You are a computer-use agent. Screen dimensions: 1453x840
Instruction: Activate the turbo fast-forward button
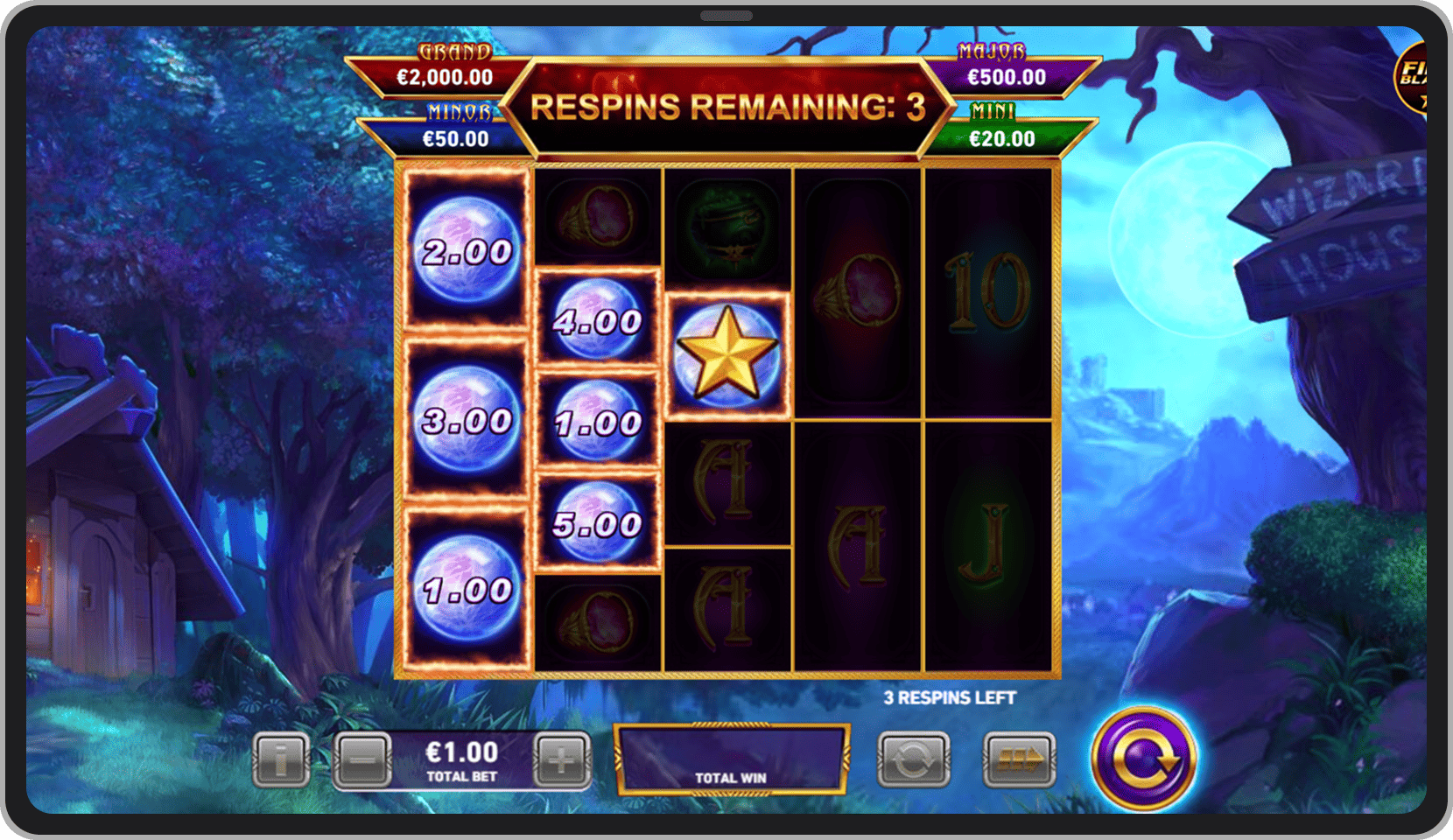coord(1019,759)
